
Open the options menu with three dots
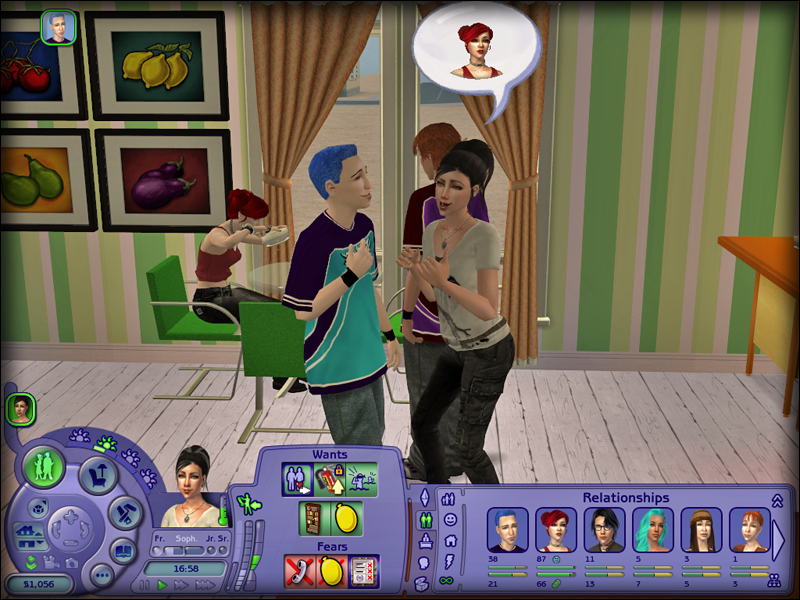point(100,576)
